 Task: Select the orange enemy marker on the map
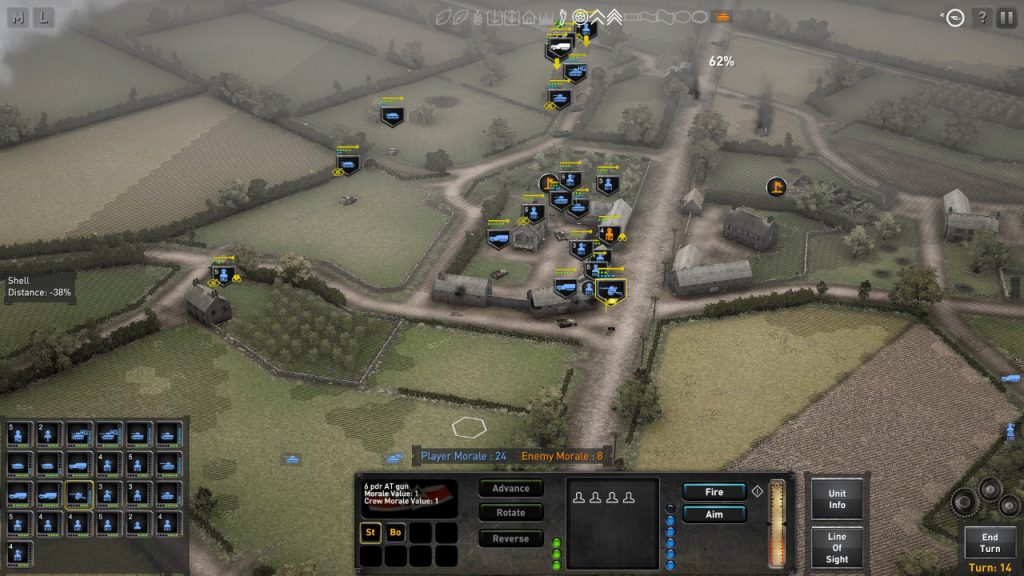(x=776, y=186)
